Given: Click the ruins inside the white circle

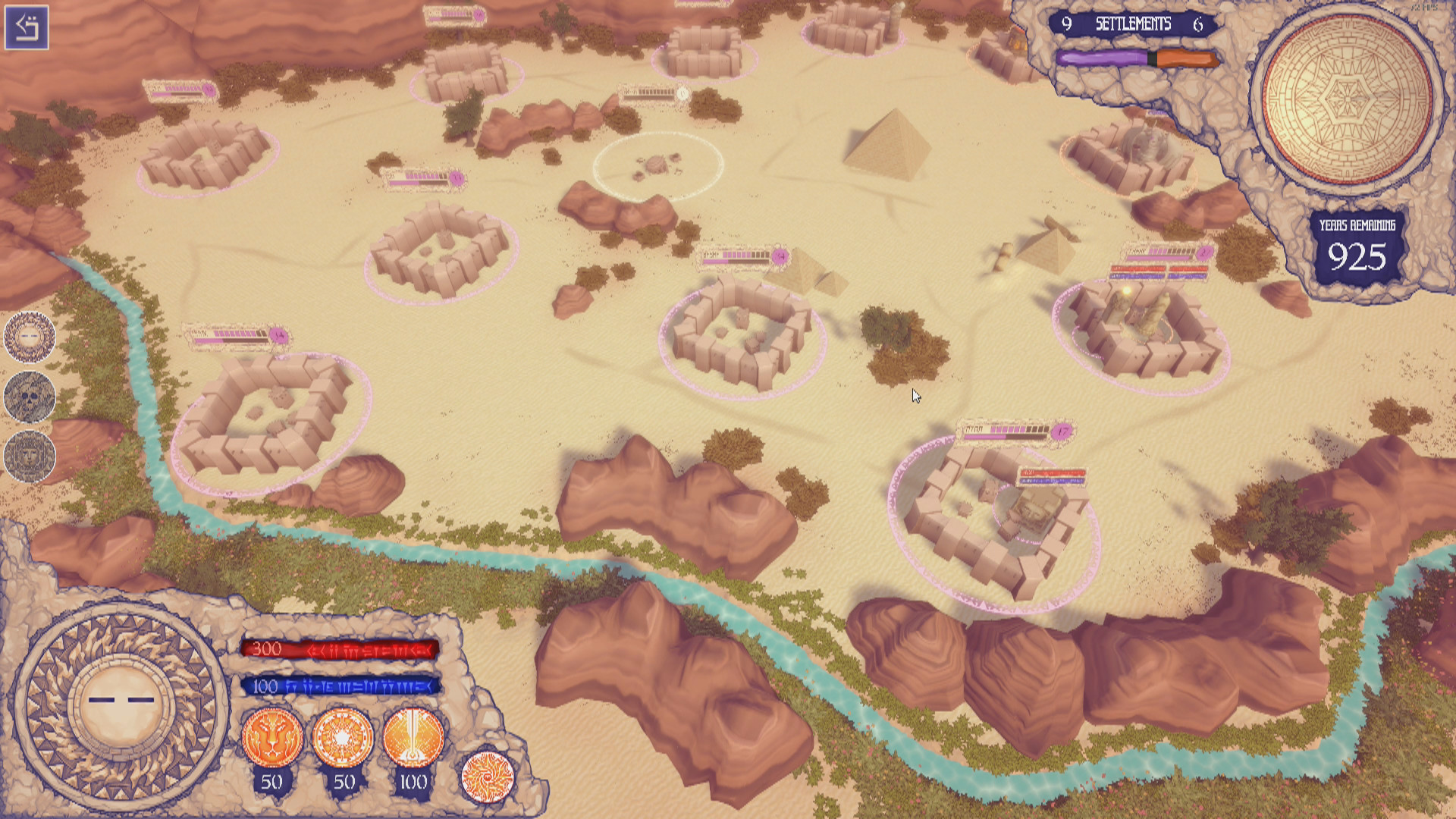Looking at the screenshot, I should tap(658, 165).
